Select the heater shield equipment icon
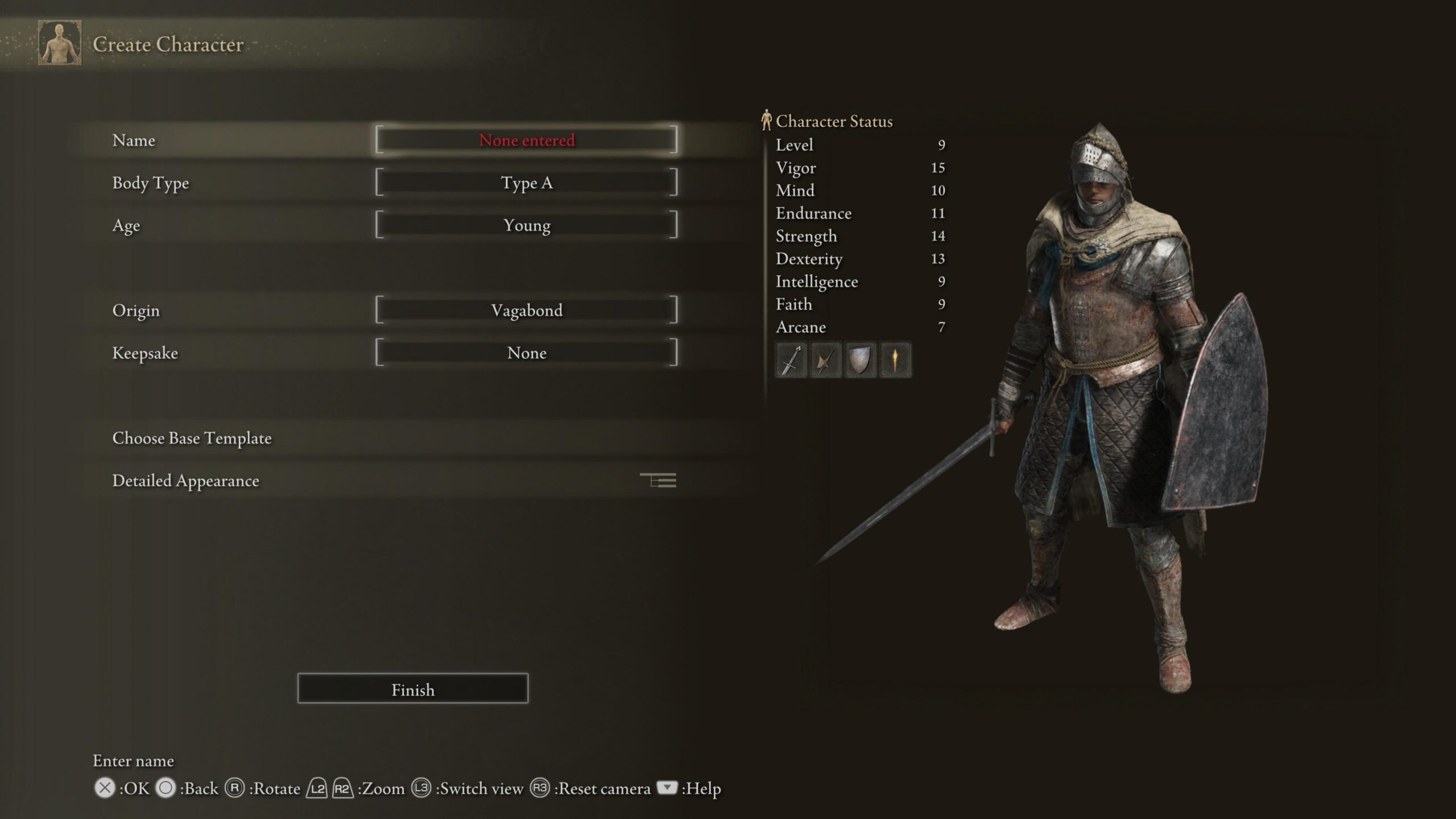 coord(860,359)
